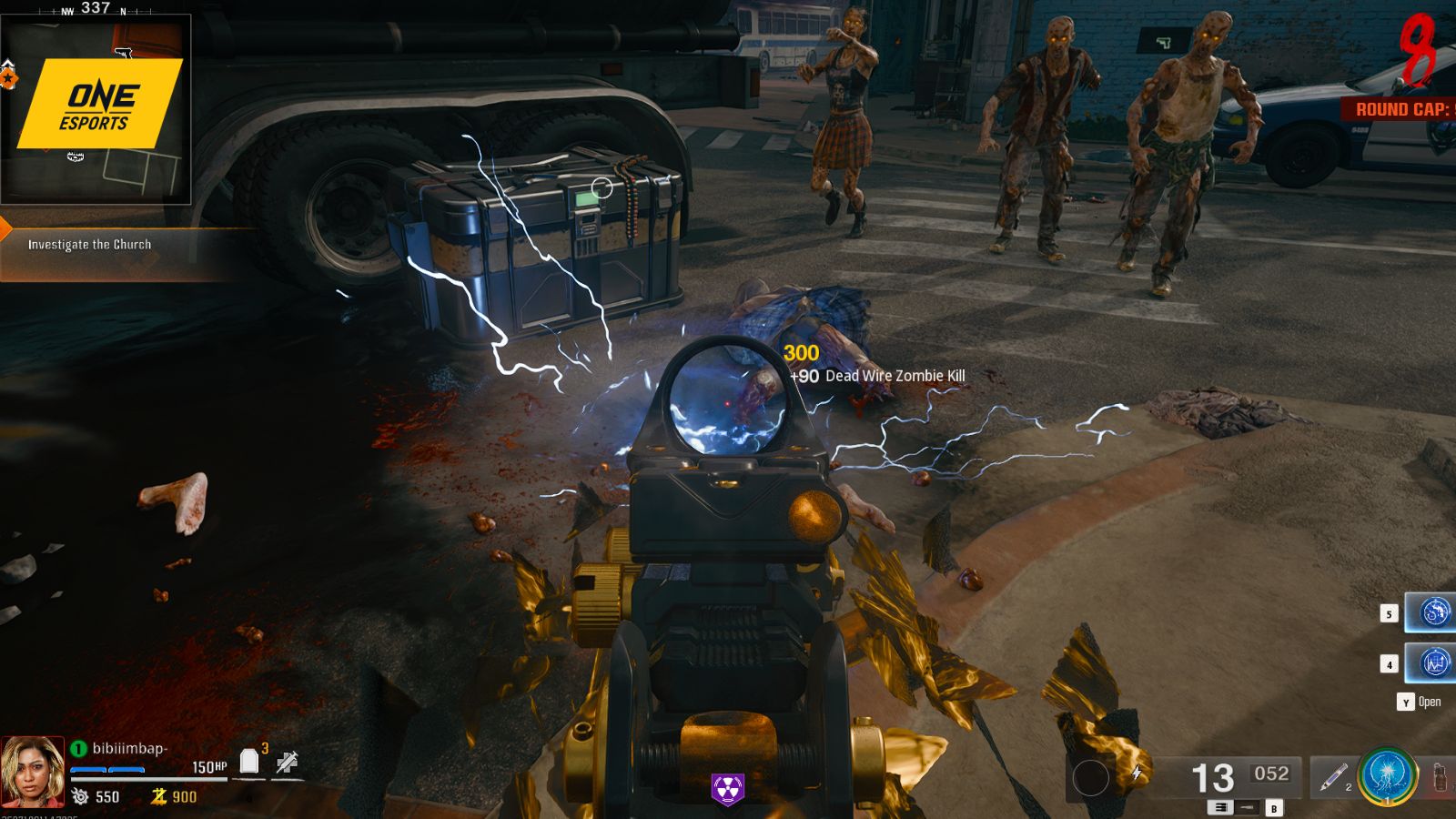Viewport: 1456px width, 819px height.
Task: Select the lethal grenade icon bottom right
Action: coord(1439,778)
